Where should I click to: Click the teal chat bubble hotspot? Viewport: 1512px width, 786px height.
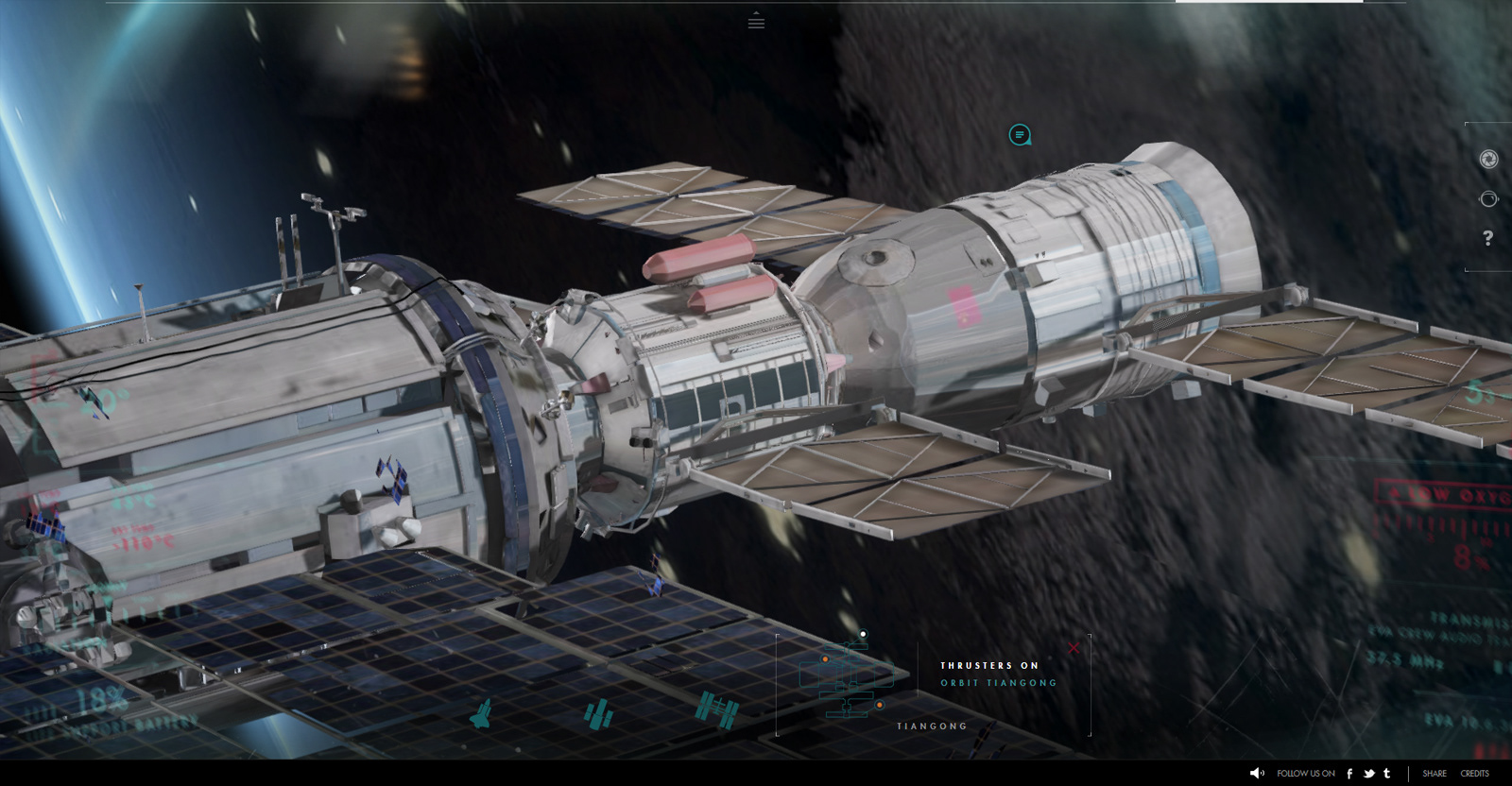(1019, 135)
